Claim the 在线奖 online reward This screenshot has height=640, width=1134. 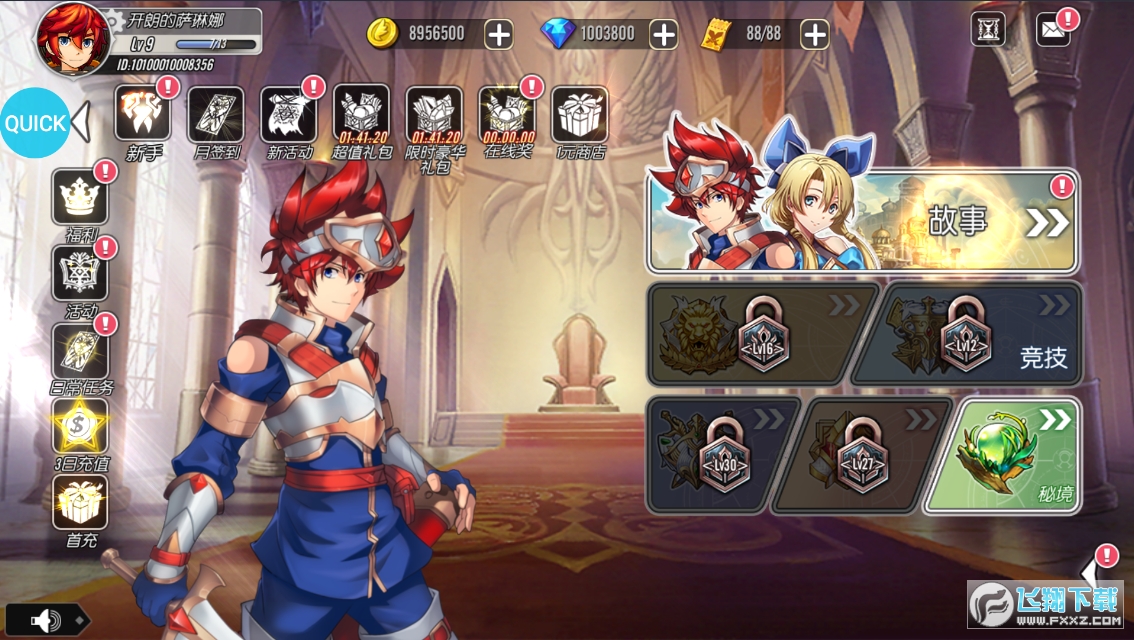[x=507, y=115]
